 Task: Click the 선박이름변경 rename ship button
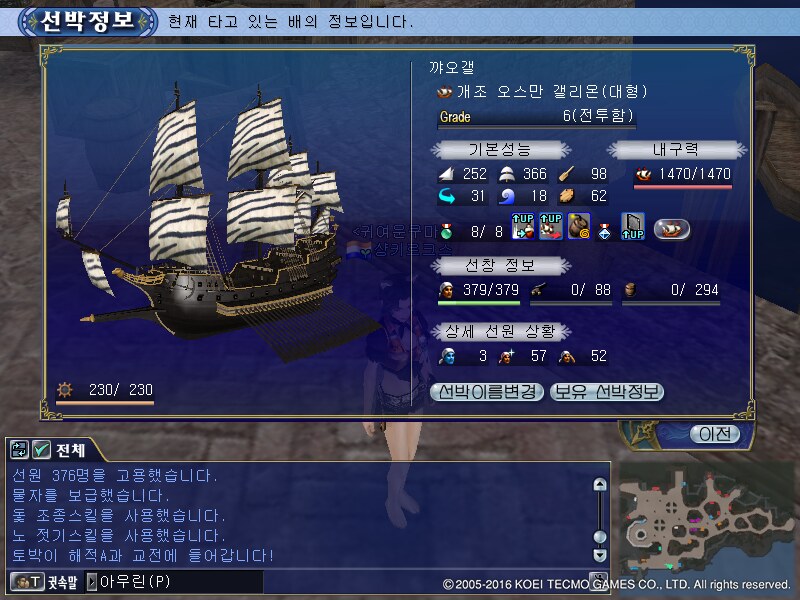(x=487, y=392)
